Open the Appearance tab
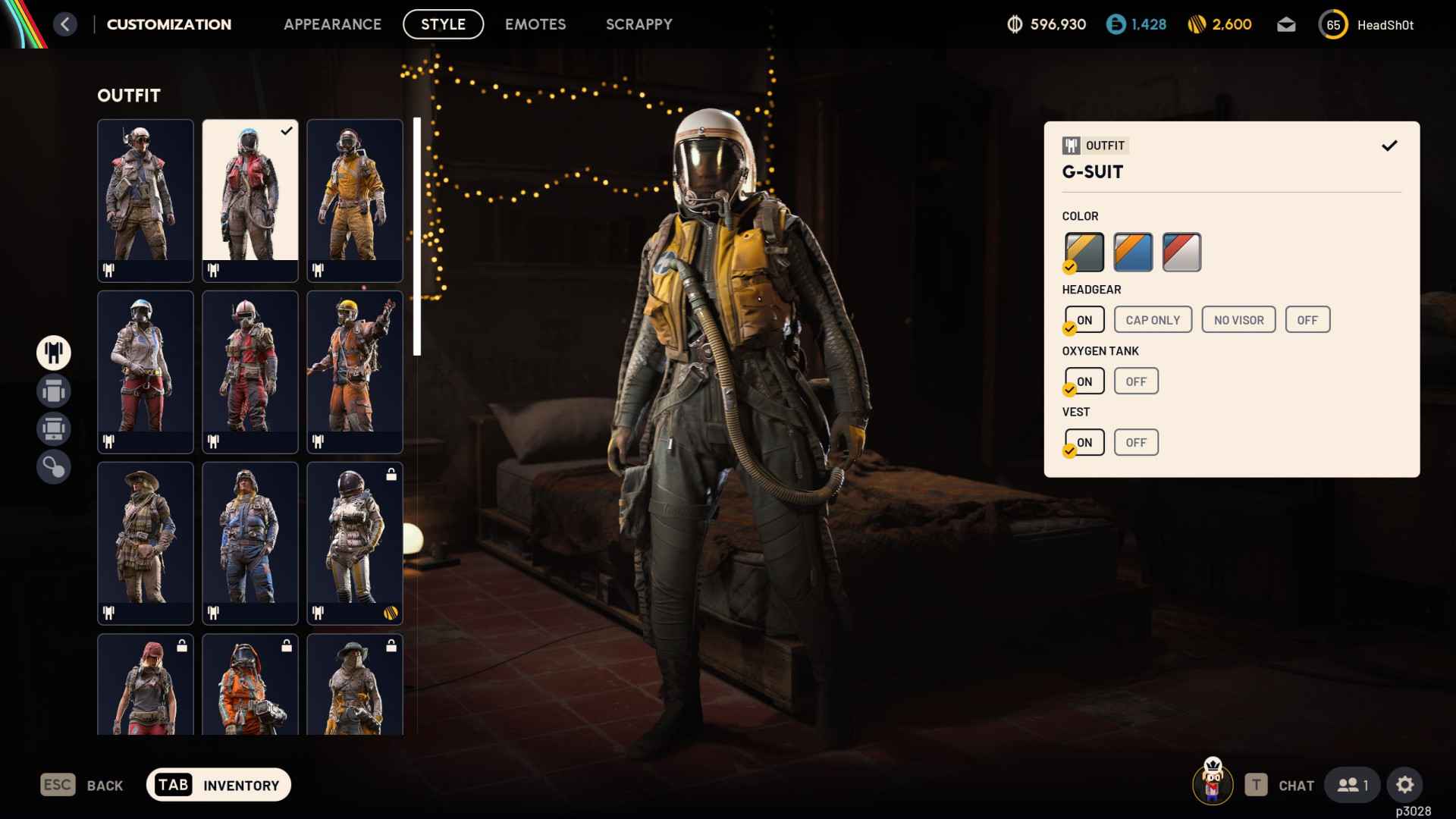 click(332, 24)
